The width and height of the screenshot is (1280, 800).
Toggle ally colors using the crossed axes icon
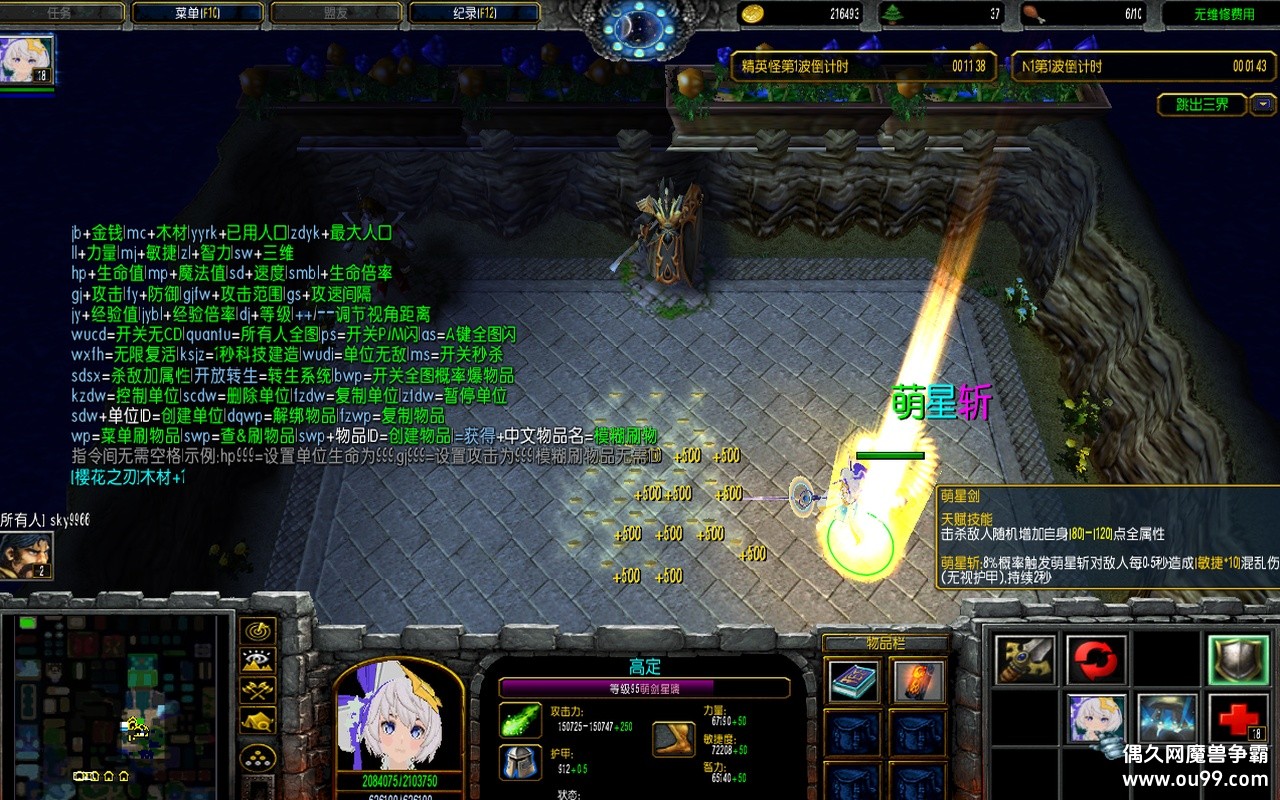pyautogui.click(x=258, y=688)
